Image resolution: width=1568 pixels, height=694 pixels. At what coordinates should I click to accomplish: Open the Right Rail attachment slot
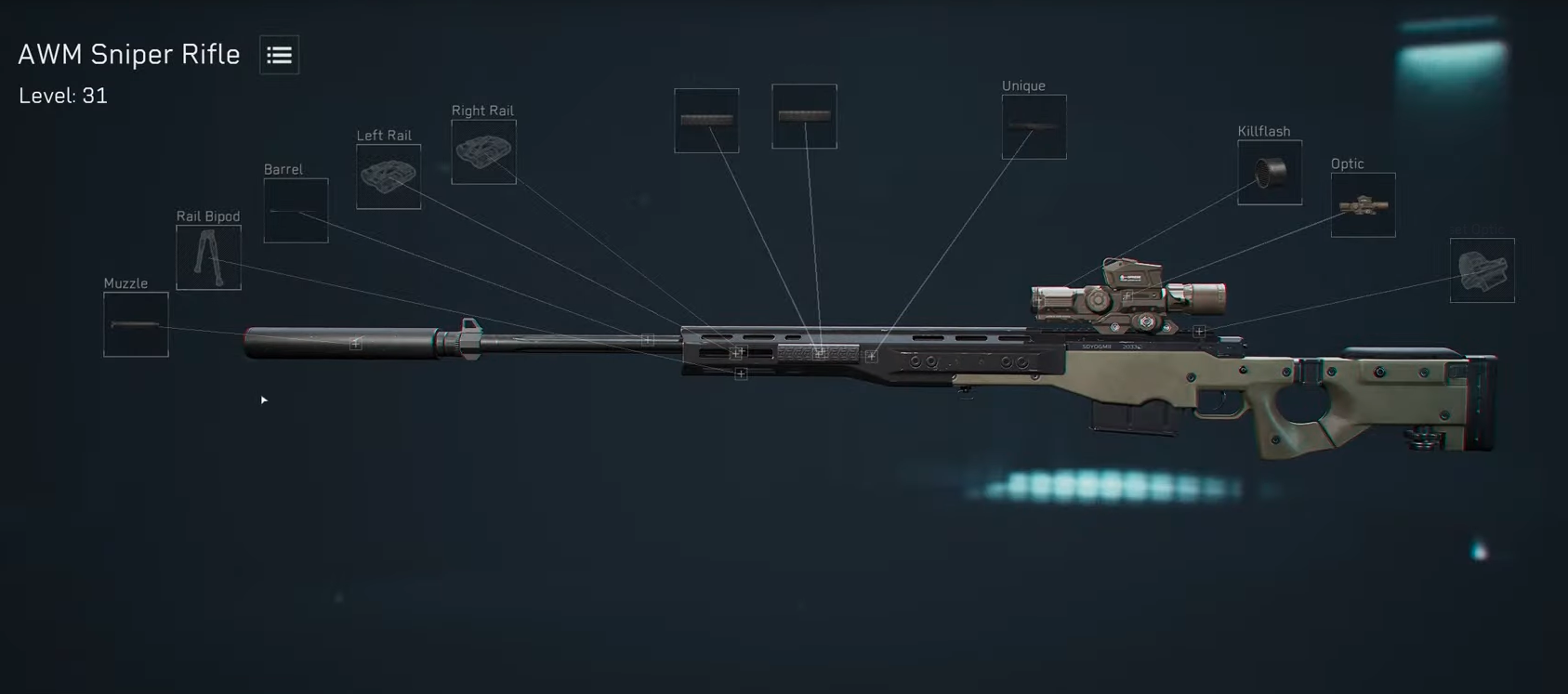click(483, 151)
